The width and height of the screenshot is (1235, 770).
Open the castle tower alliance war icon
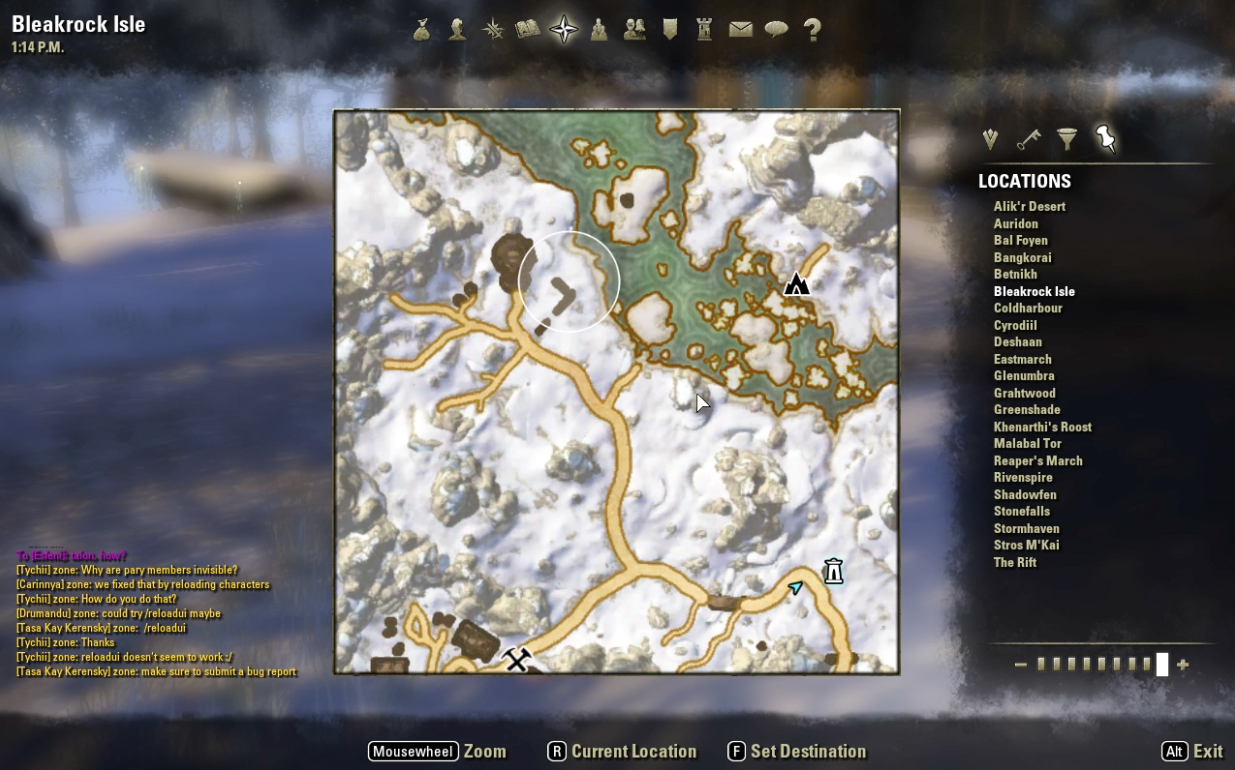tap(705, 30)
